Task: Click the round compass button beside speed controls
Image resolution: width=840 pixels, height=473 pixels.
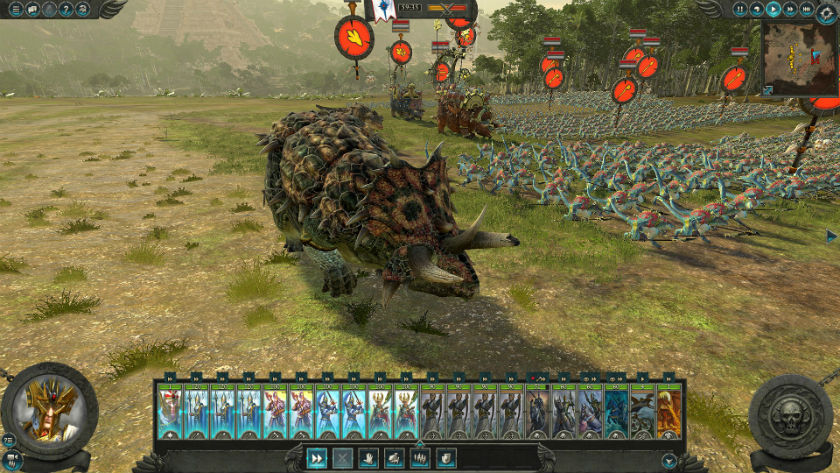Action: (826, 9)
